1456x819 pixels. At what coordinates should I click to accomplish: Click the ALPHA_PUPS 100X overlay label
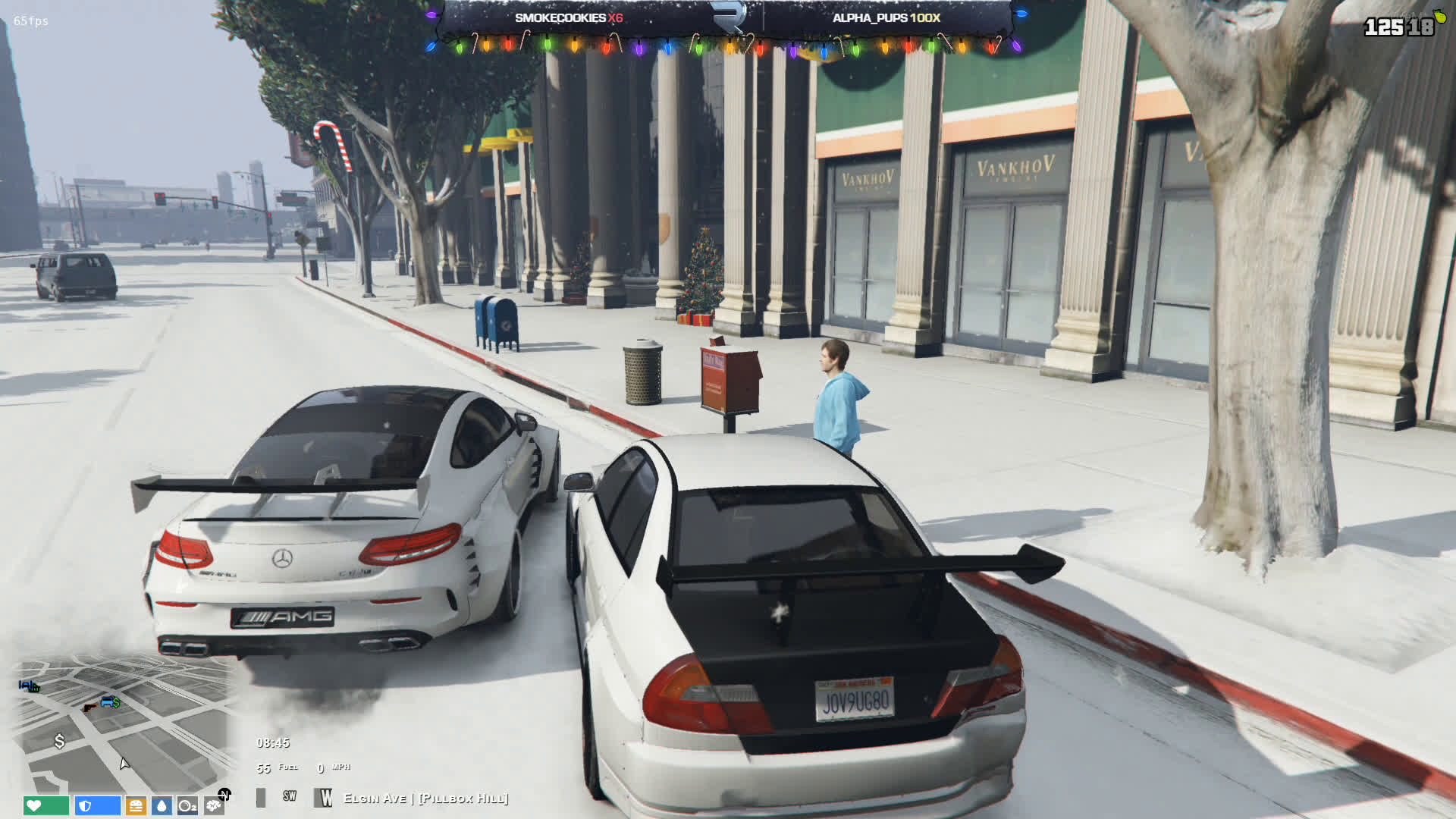point(886,17)
